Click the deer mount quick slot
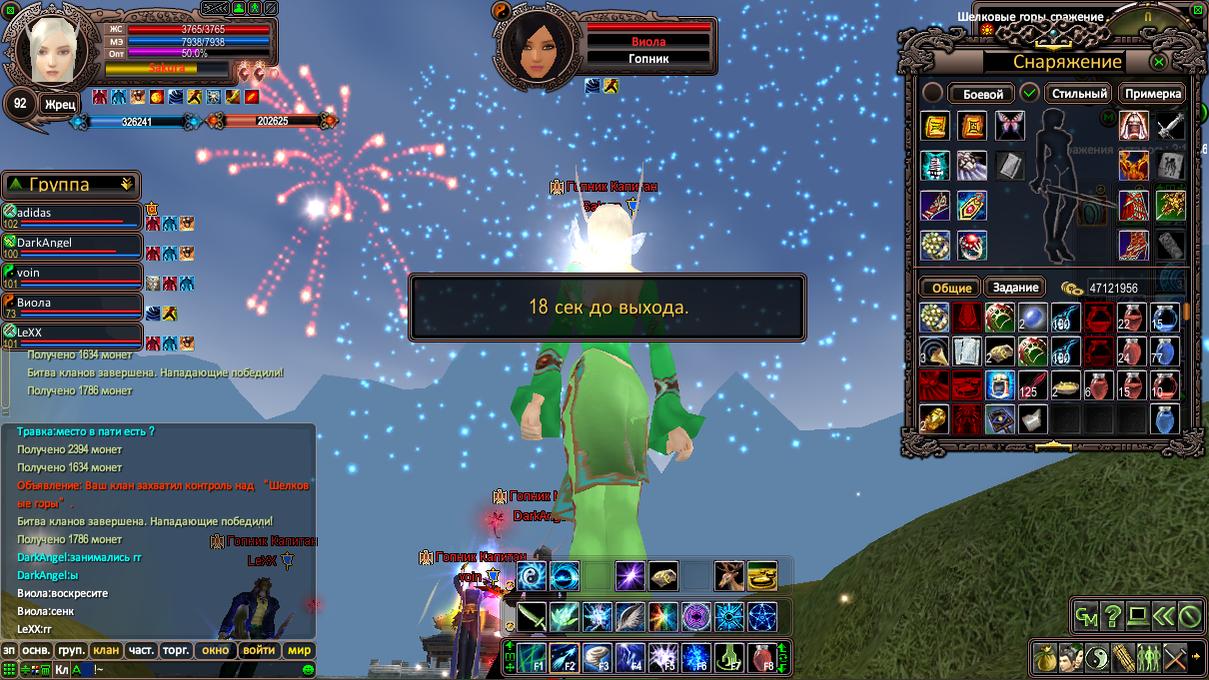1209x680 pixels. [729, 576]
